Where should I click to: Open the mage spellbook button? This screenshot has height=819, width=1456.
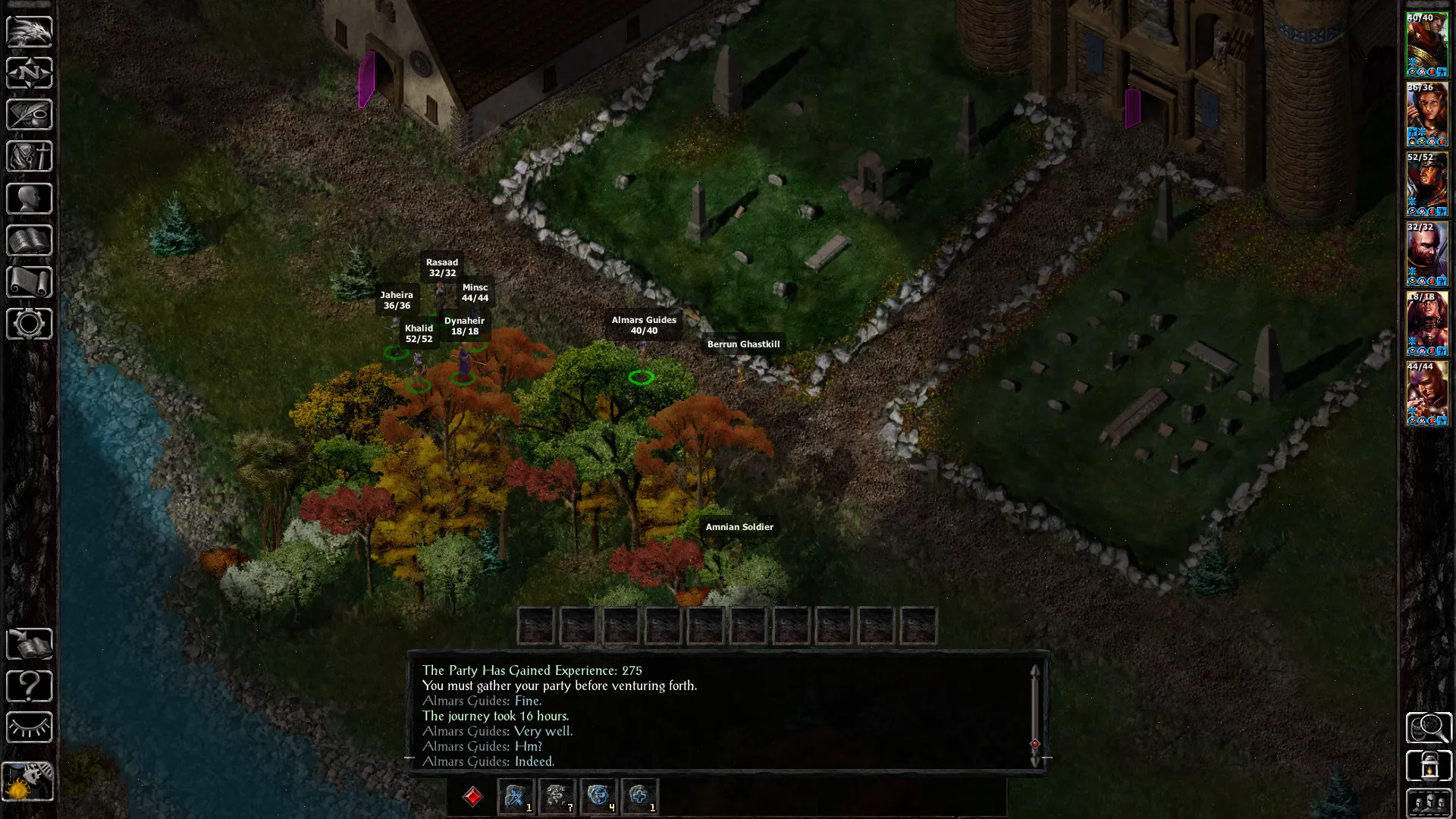(x=30, y=240)
